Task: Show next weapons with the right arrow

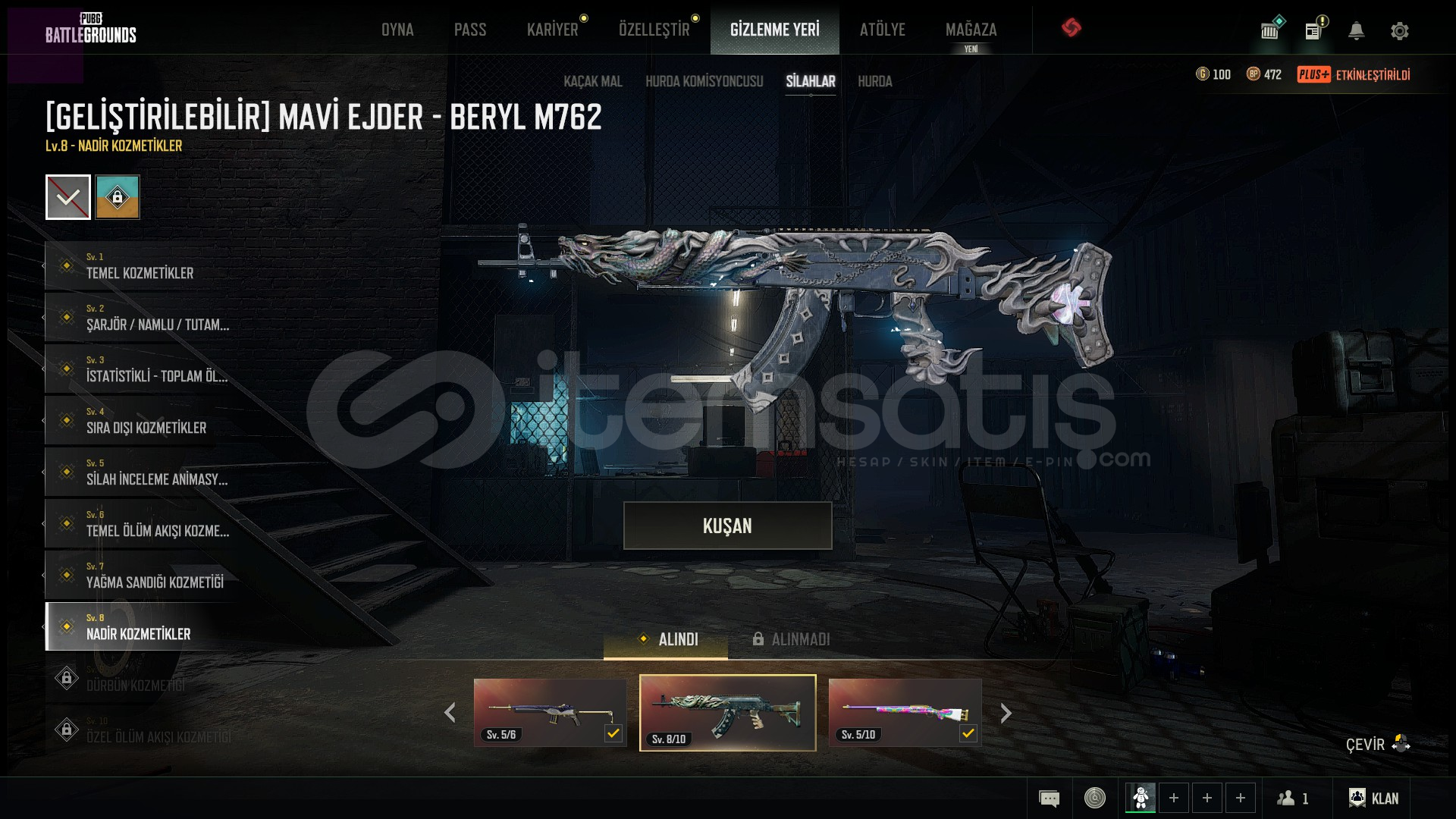Action: click(x=1006, y=713)
